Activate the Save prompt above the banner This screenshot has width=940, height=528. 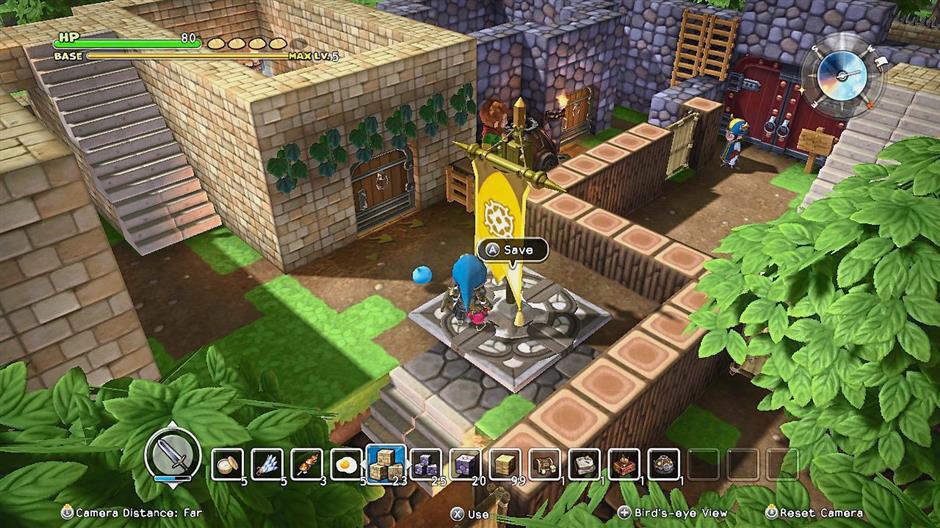tap(508, 250)
